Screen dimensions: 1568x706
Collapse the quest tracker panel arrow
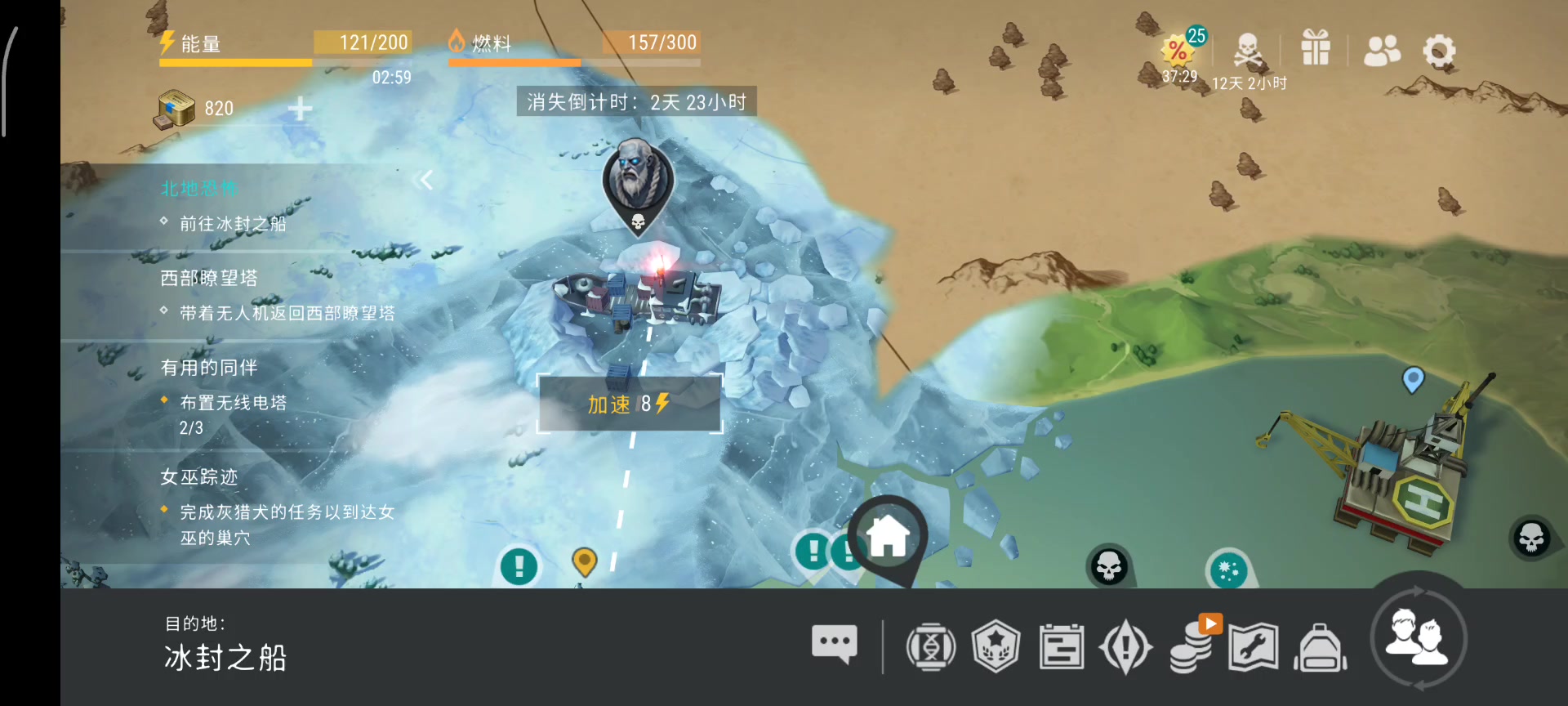pos(424,181)
